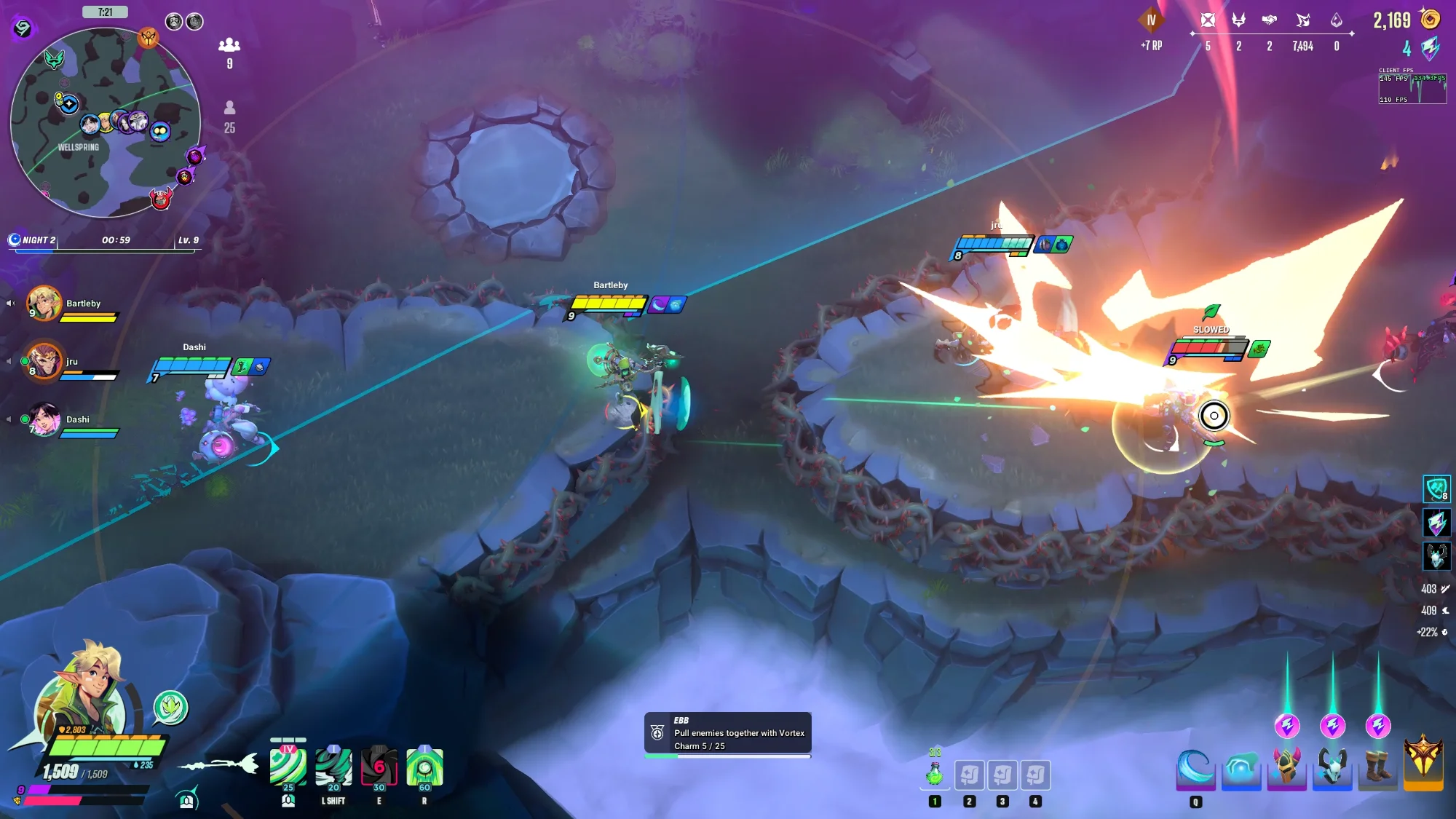Expand the EBB charm quest panel
1456x819 pixels.
click(x=728, y=732)
